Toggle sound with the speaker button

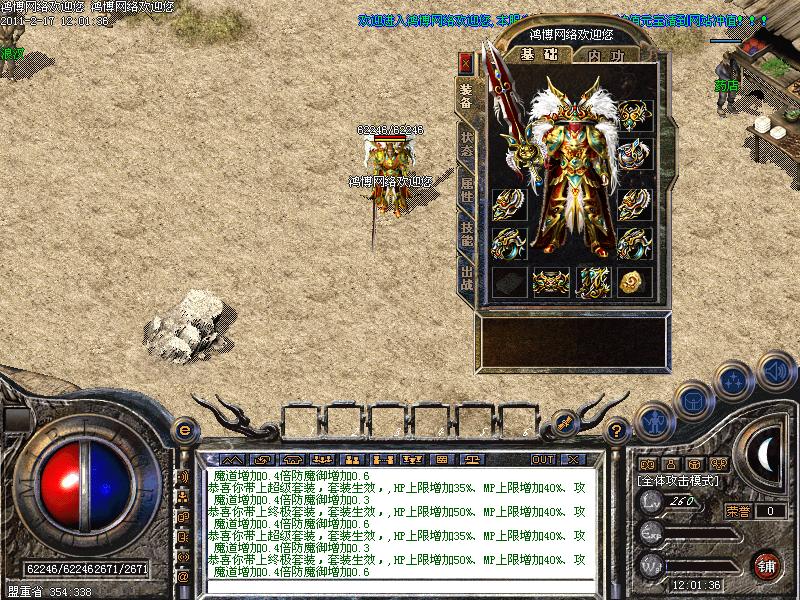point(774,370)
